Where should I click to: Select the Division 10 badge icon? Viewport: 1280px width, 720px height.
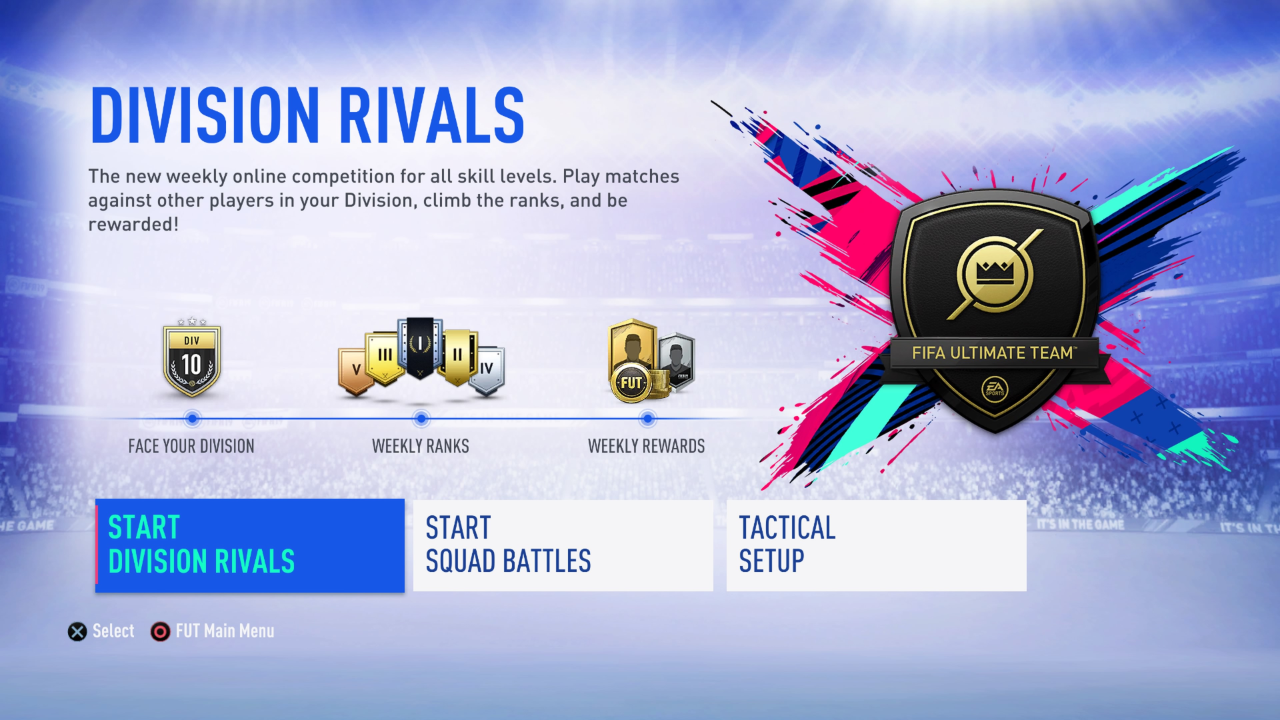tap(191, 358)
